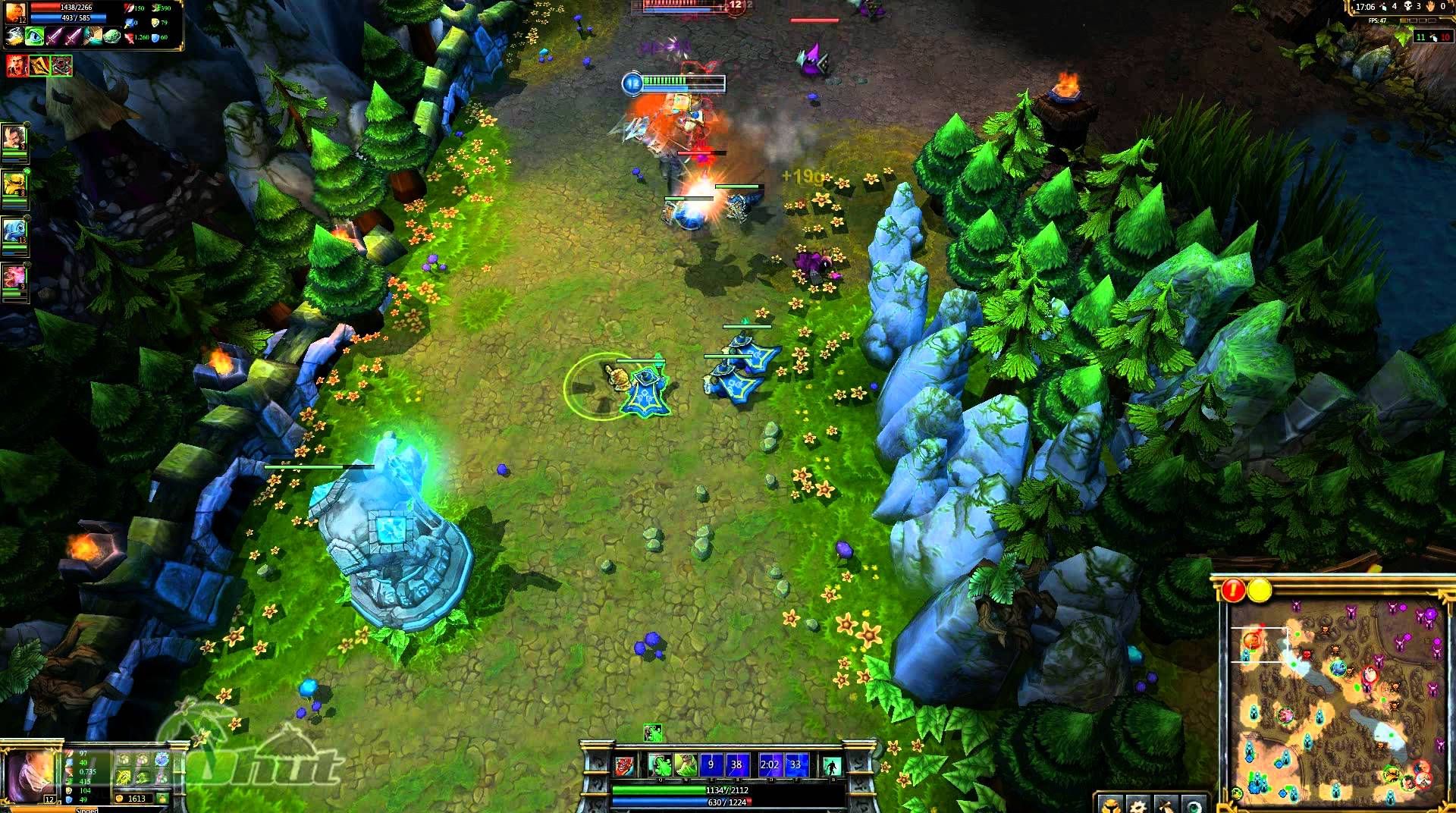Image resolution: width=1456 pixels, height=813 pixels.
Task: Click the yellow ping button above minimap
Action: click(x=1260, y=590)
